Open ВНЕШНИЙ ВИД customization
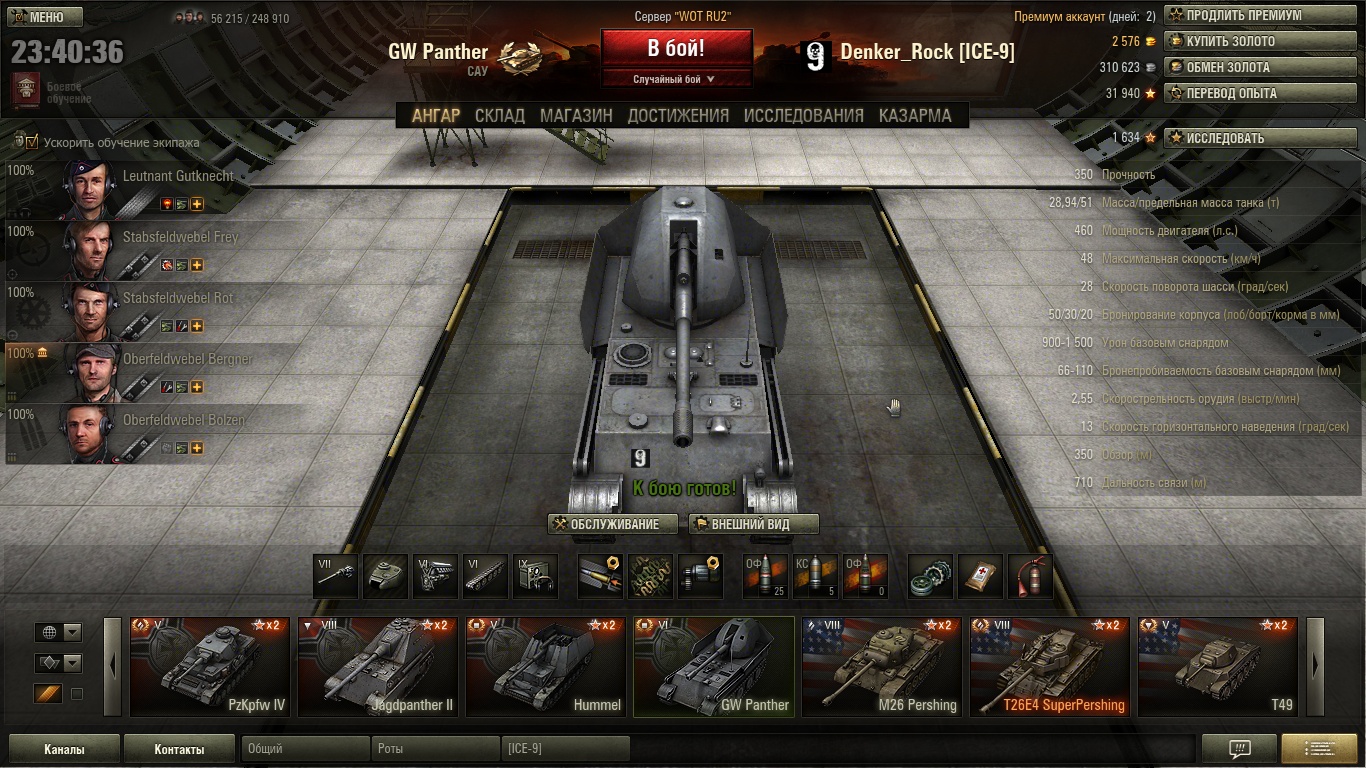This screenshot has height=768, width=1366. click(x=753, y=524)
